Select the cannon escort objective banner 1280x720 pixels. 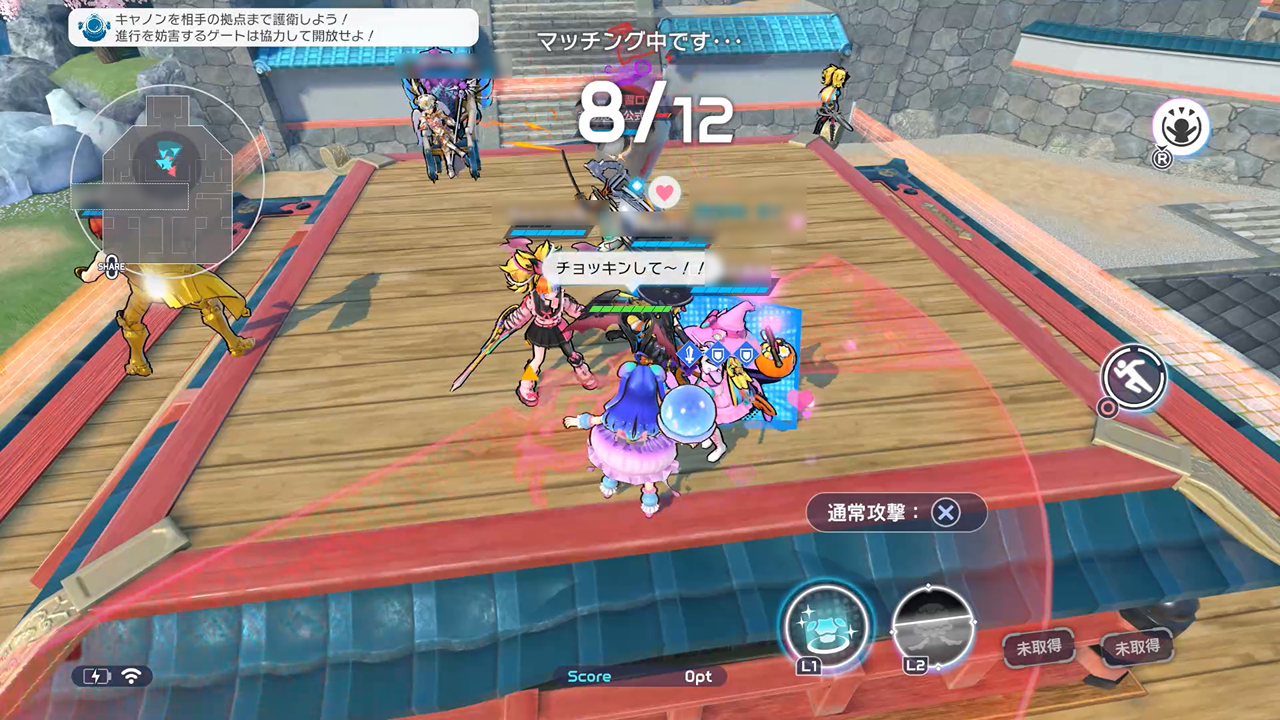(272, 27)
